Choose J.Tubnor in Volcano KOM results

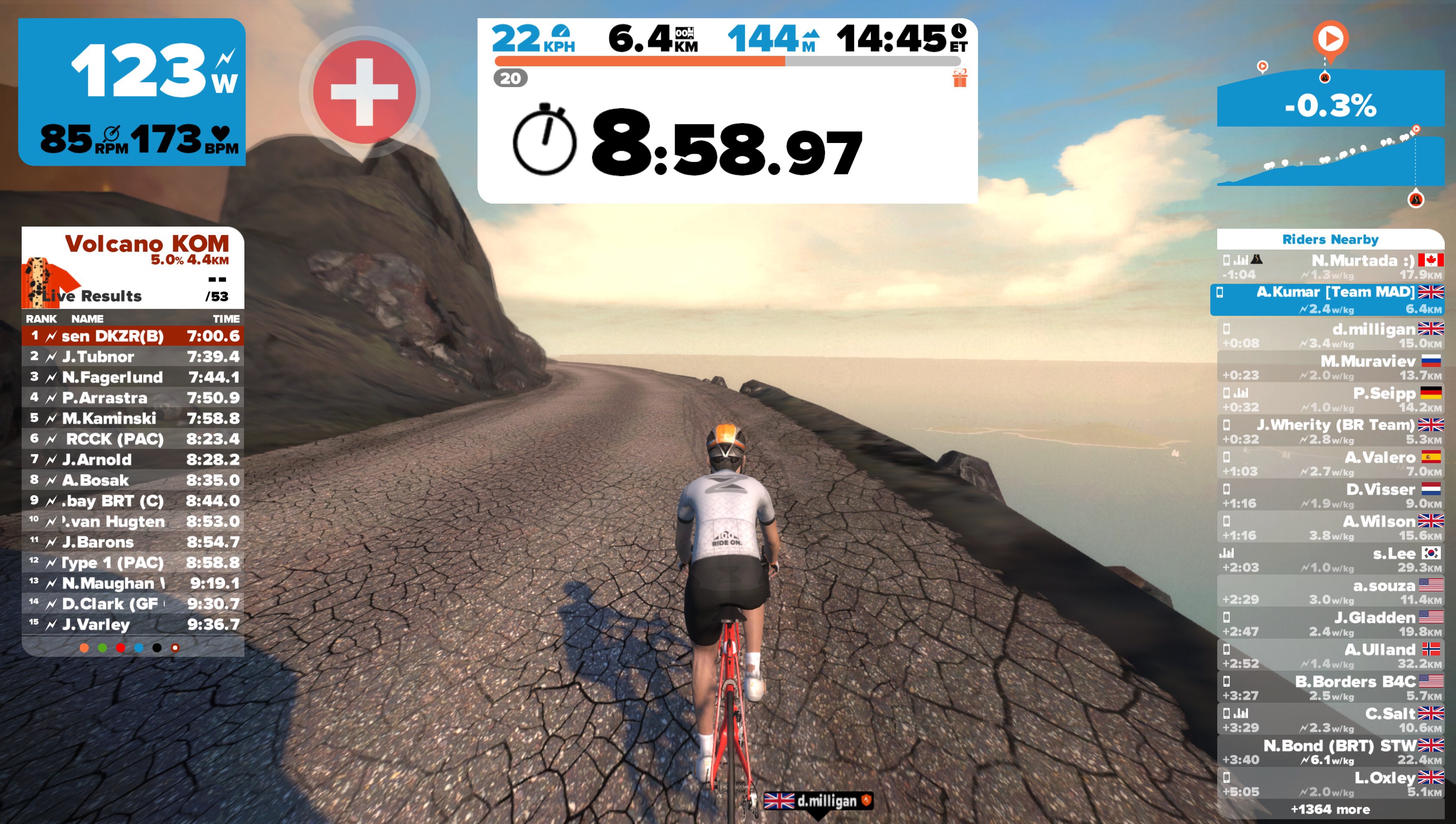point(133,357)
